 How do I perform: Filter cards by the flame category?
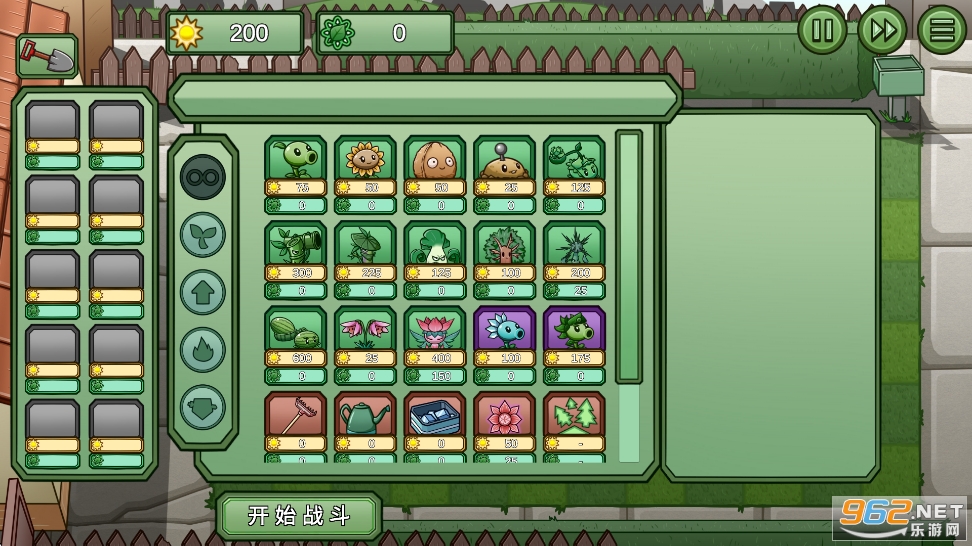203,350
